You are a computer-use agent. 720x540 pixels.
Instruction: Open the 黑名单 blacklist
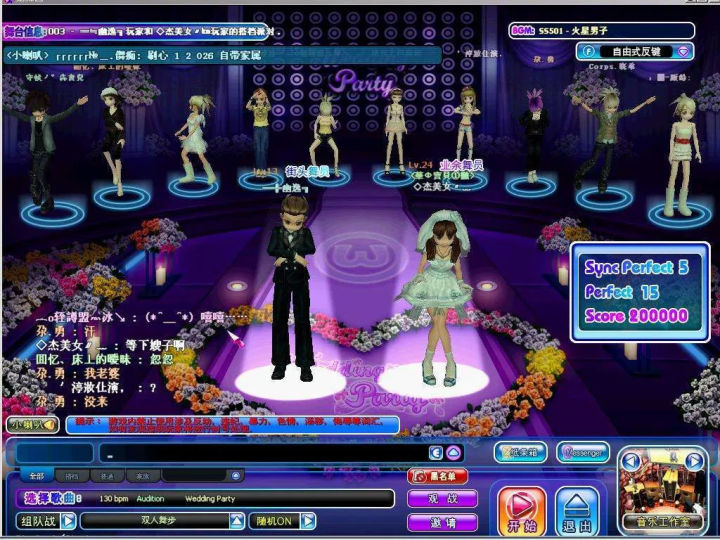[438, 476]
